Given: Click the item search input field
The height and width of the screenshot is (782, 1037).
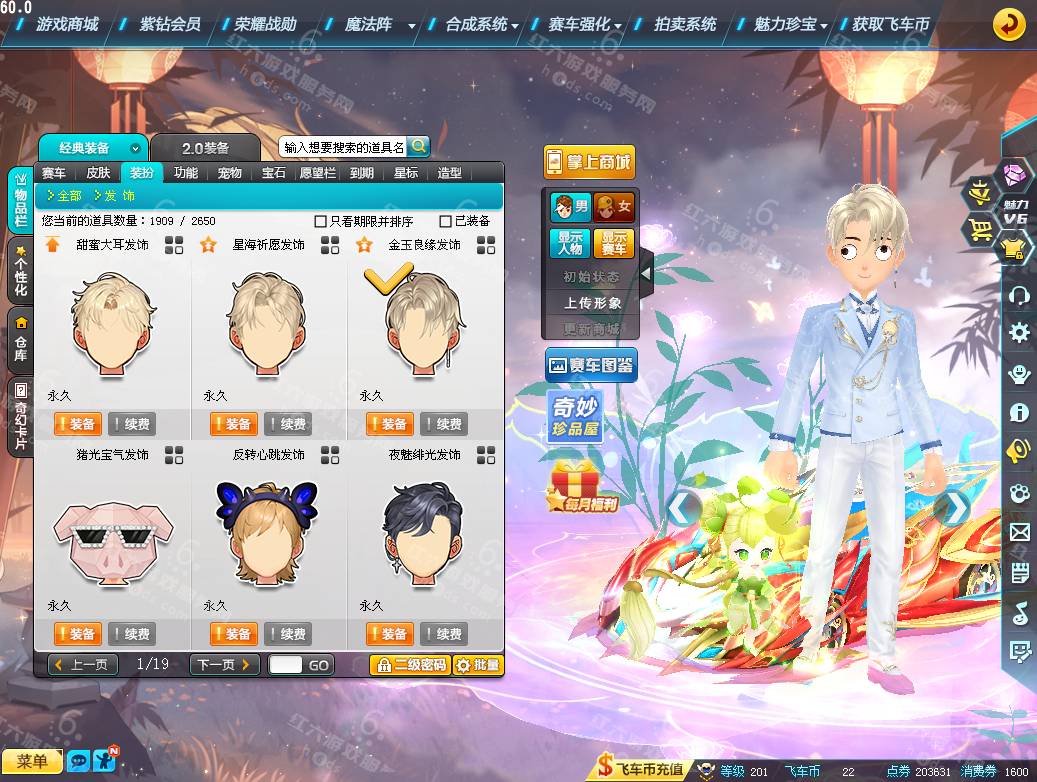Looking at the screenshot, I should click(x=343, y=147).
